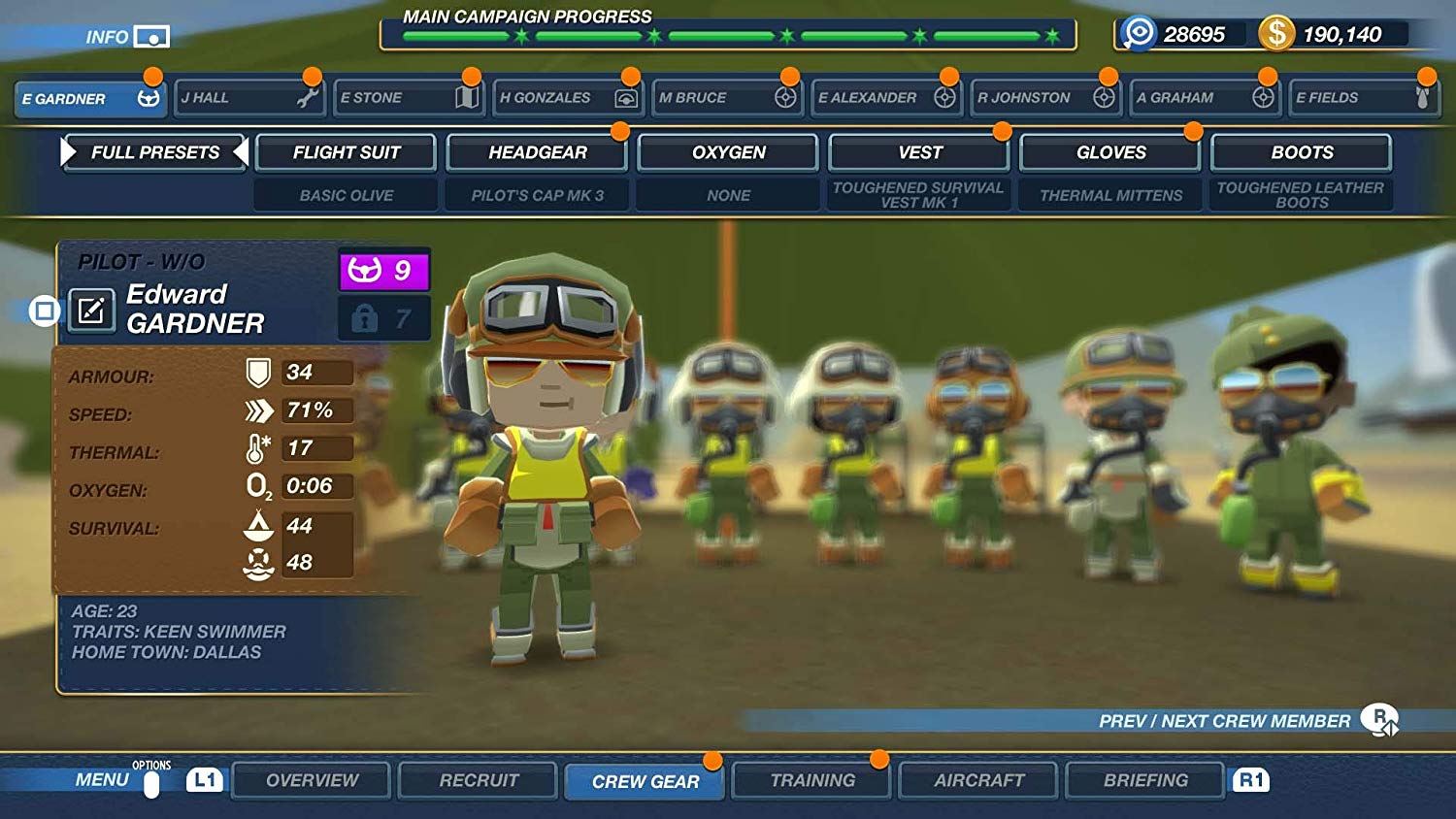Viewport: 1456px width, 819px height.
Task: Open the Pilot's Cap MK 3 headgear selection
Action: [x=537, y=195]
